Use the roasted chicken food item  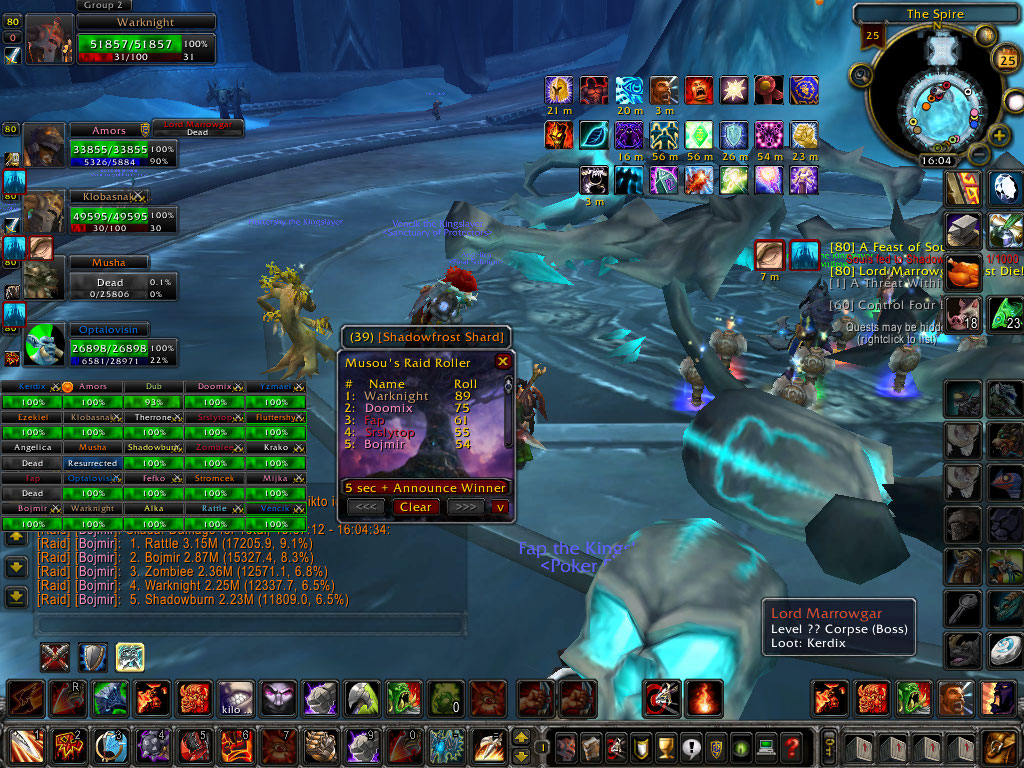point(965,272)
